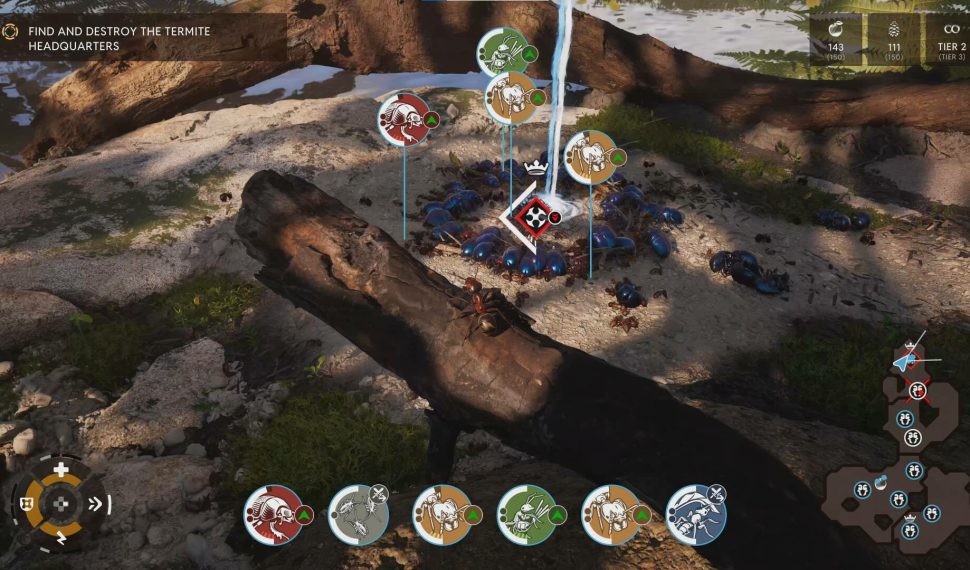
Task: Activate the double-chevron speed power
Action: coord(97,504)
